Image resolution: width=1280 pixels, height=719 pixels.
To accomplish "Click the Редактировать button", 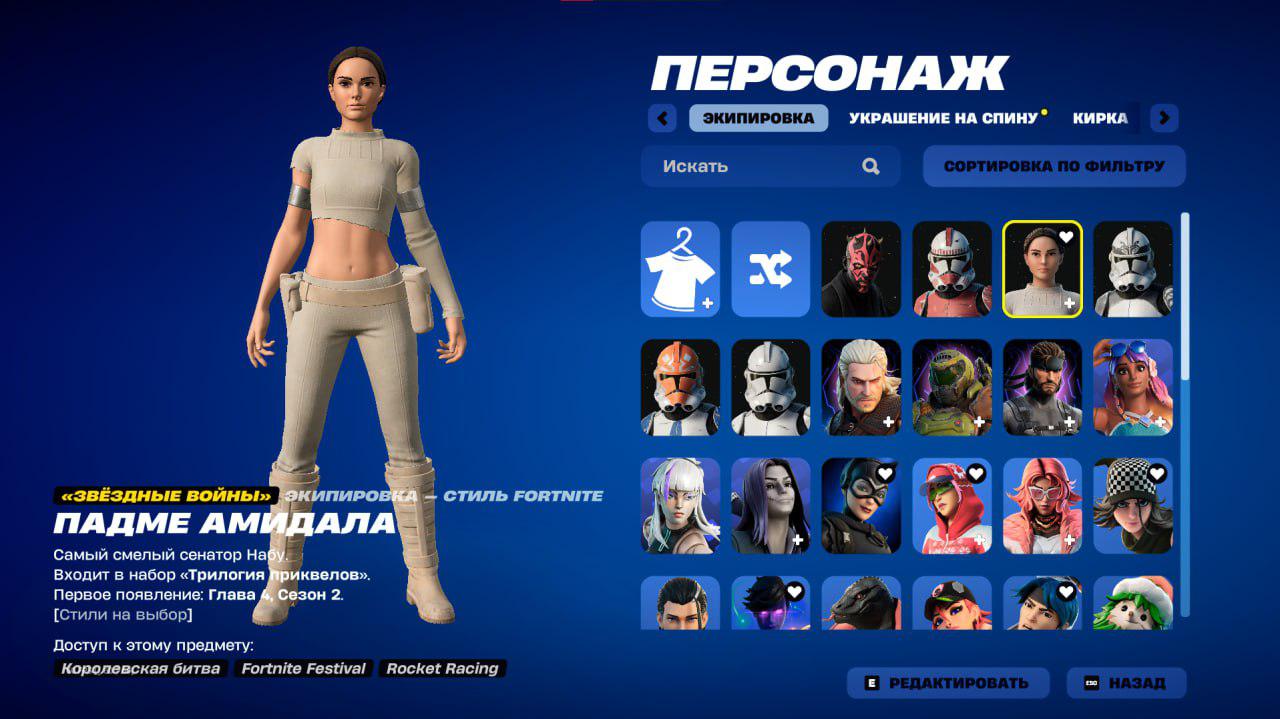I will (948, 683).
